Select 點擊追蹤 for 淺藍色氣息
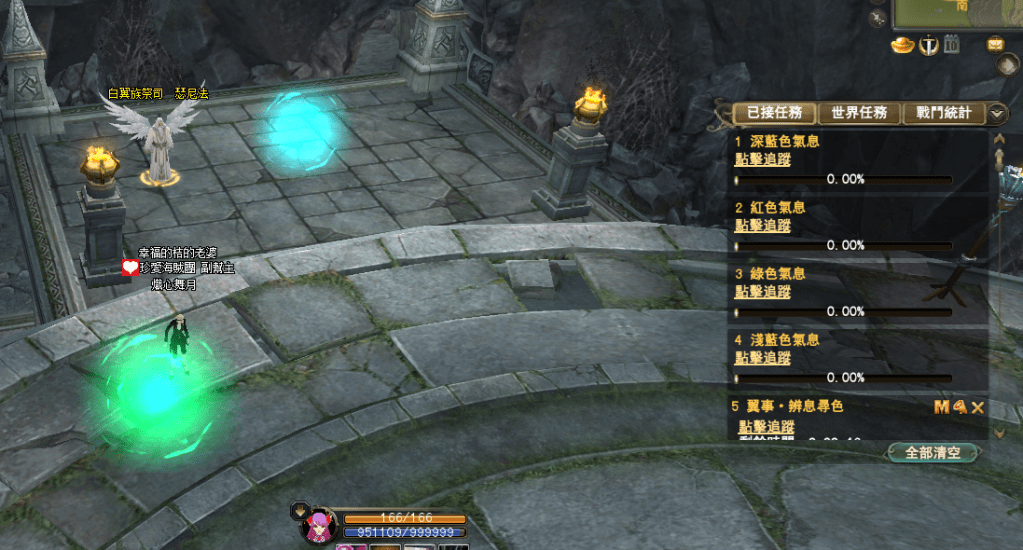Viewport: 1023px width, 550px height. point(762,357)
